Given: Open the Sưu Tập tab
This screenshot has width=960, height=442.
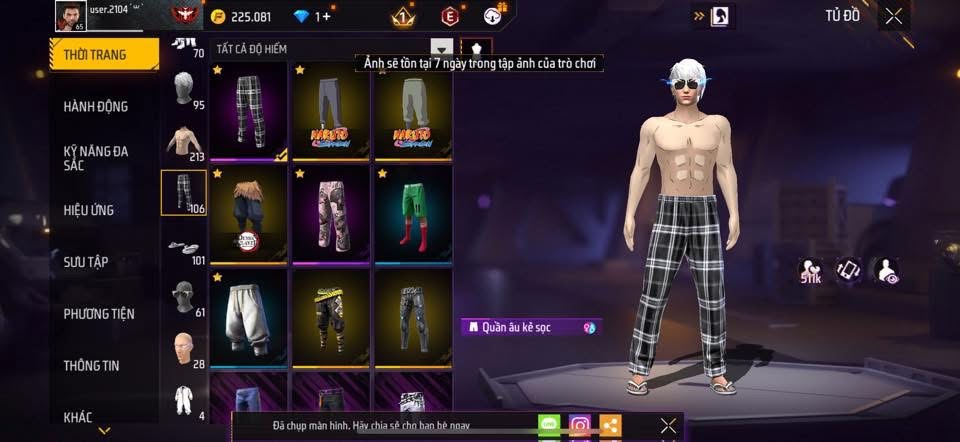Looking at the screenshot, I should 86,262.
